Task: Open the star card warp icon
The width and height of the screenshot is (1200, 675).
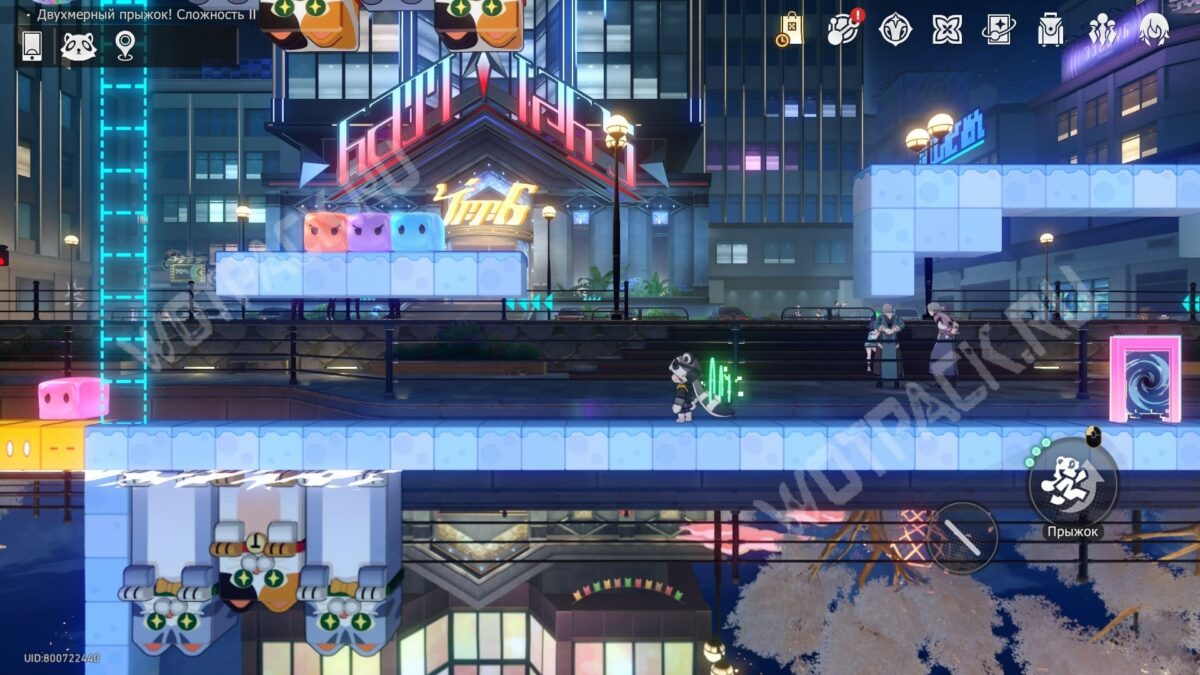Action: (998, 29)
